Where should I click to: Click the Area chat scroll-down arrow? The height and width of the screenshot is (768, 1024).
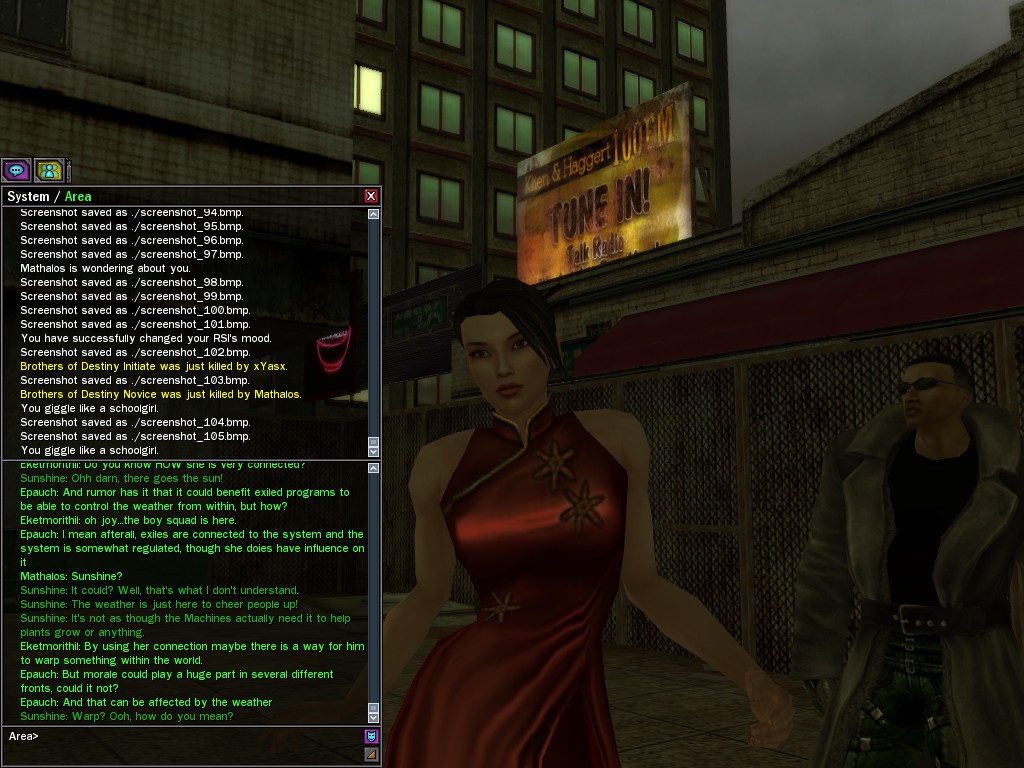point(374,717)
